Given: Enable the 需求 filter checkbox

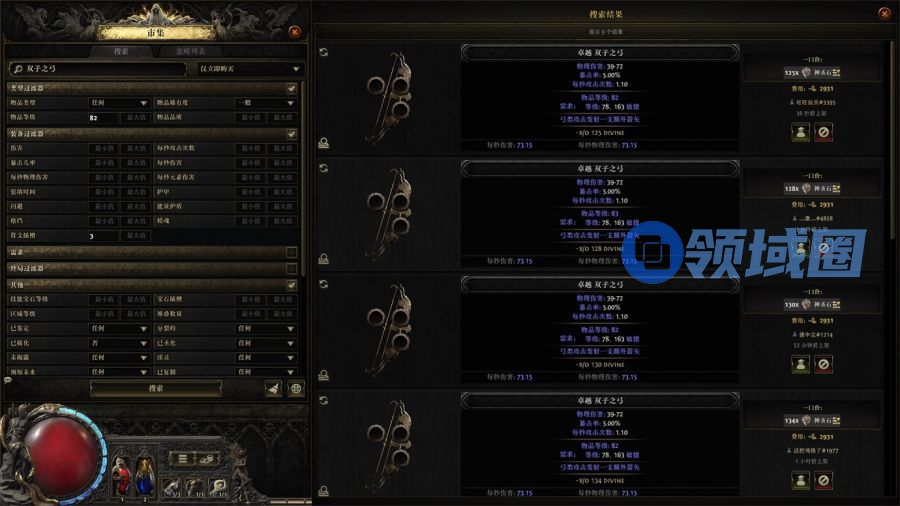Looking at the screenshot, I should [291, 252].
